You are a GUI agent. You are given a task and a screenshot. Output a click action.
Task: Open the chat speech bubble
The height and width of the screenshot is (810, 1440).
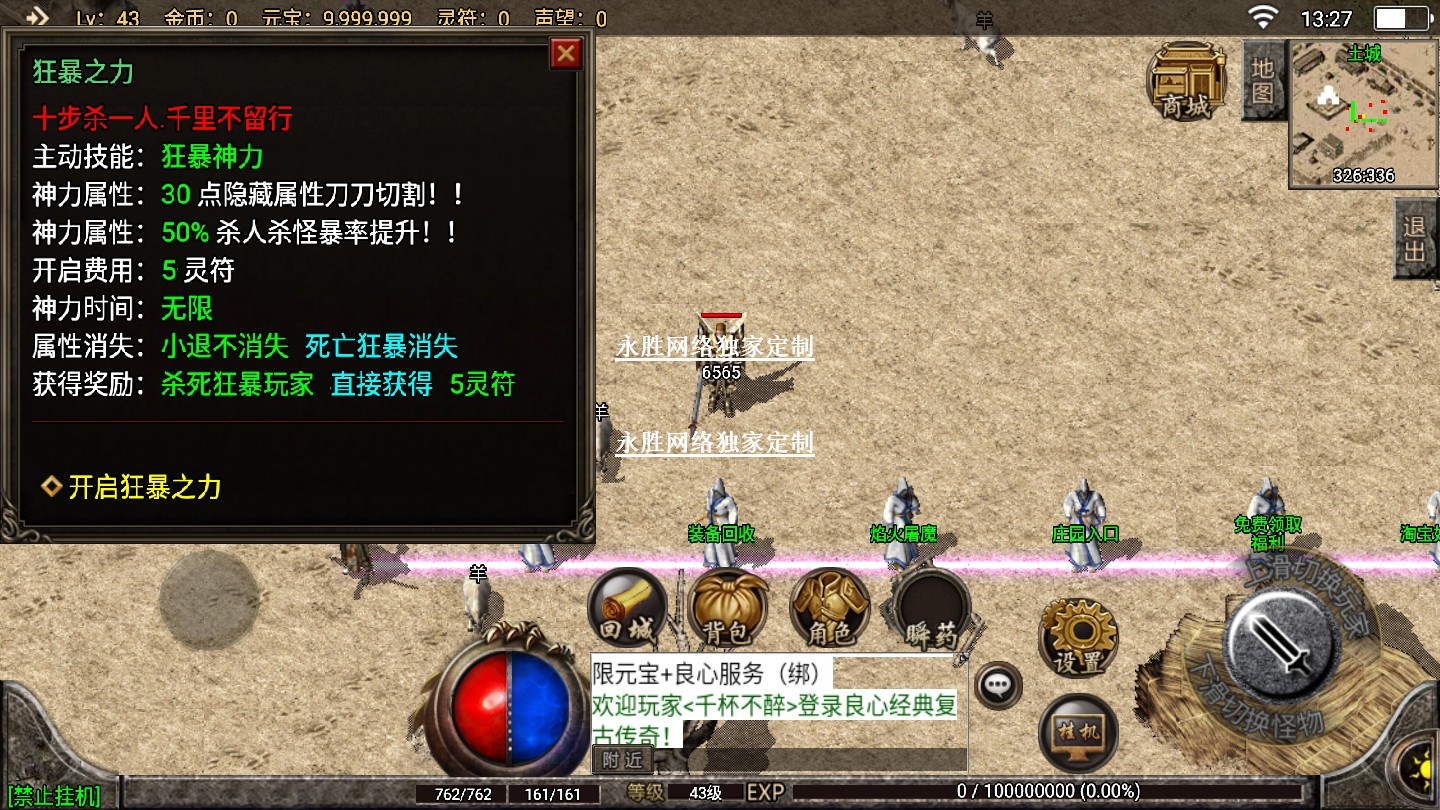point(997,685)
